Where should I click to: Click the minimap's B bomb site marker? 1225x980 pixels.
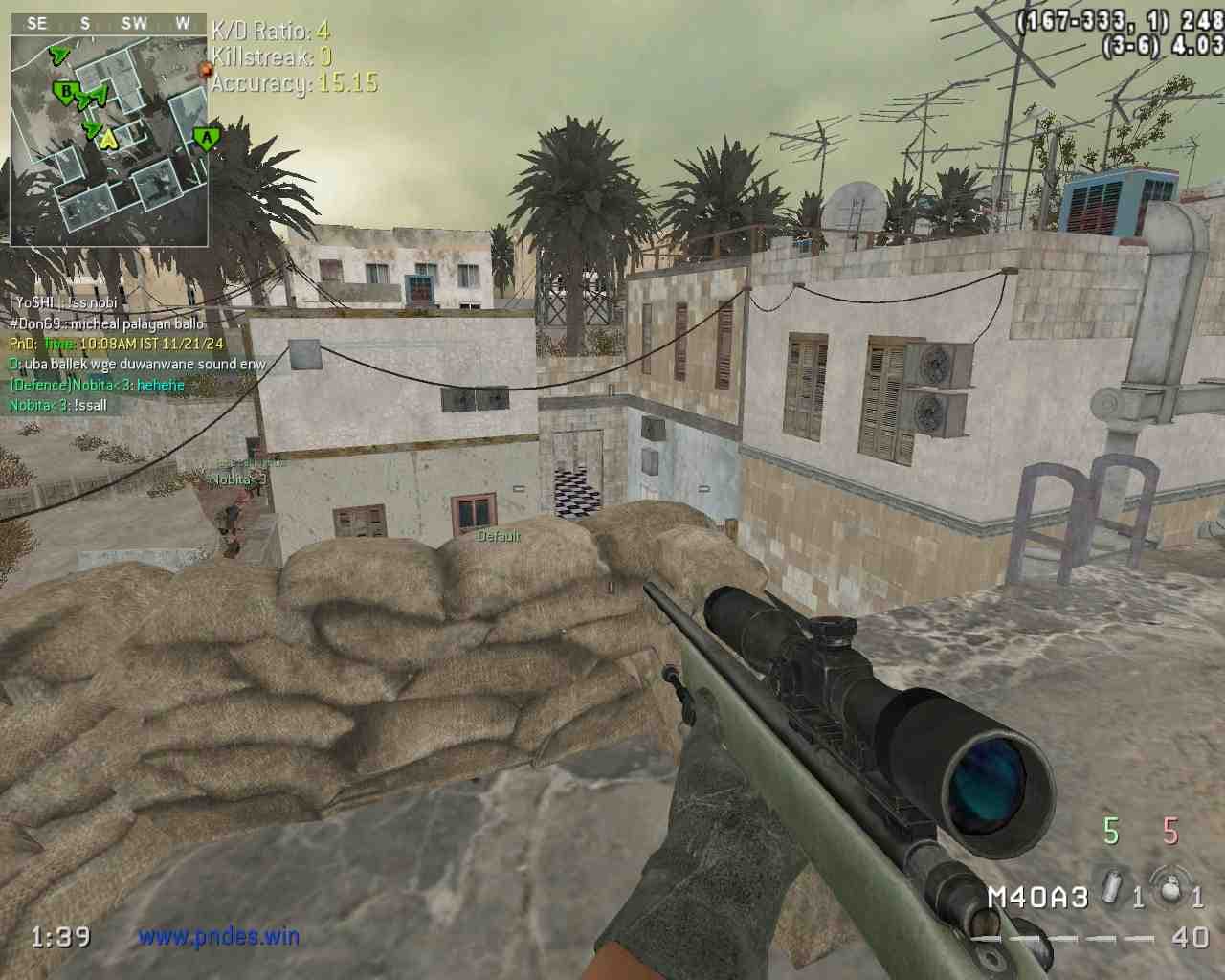coord(66,92)
